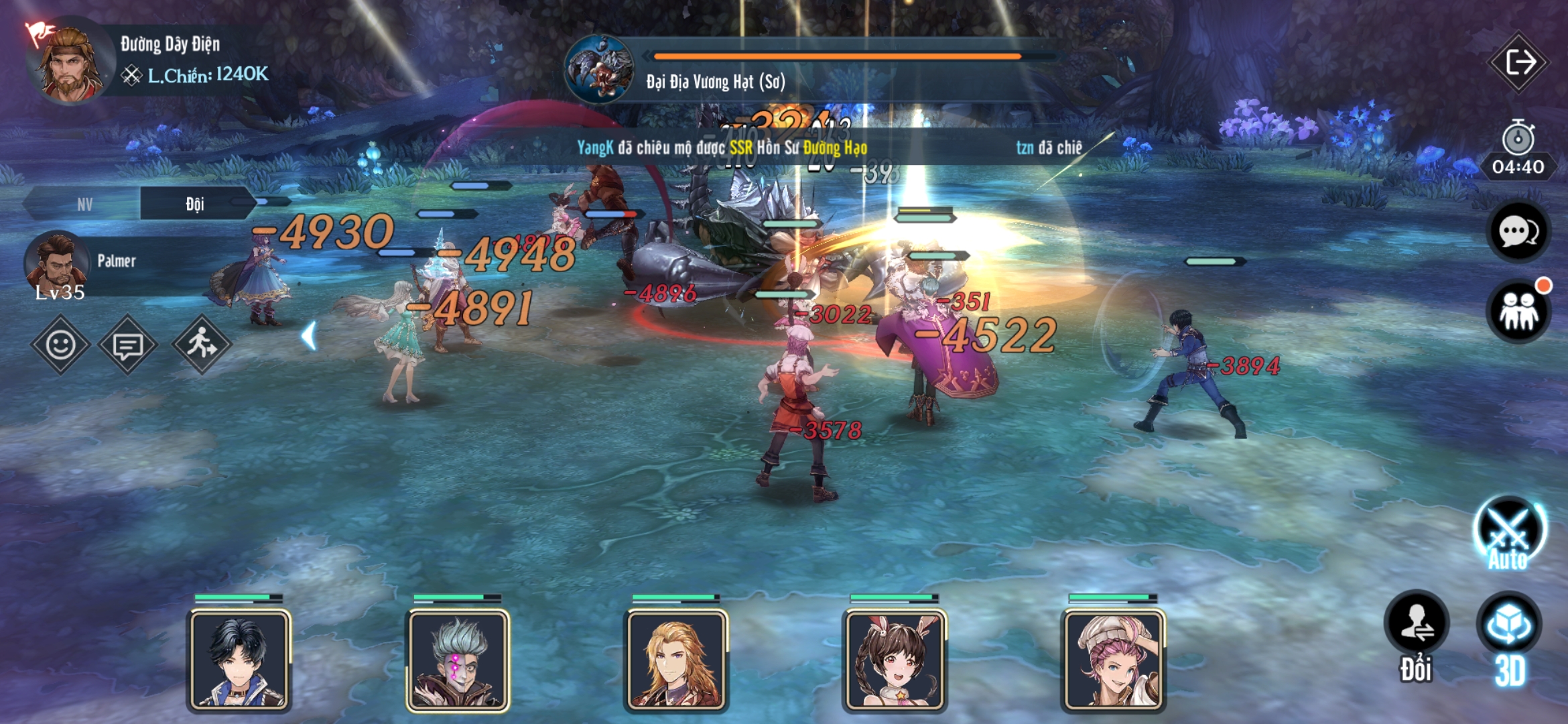
Task: Choose the pink-haired chef hero portrait
Action: coord(1114,660)
